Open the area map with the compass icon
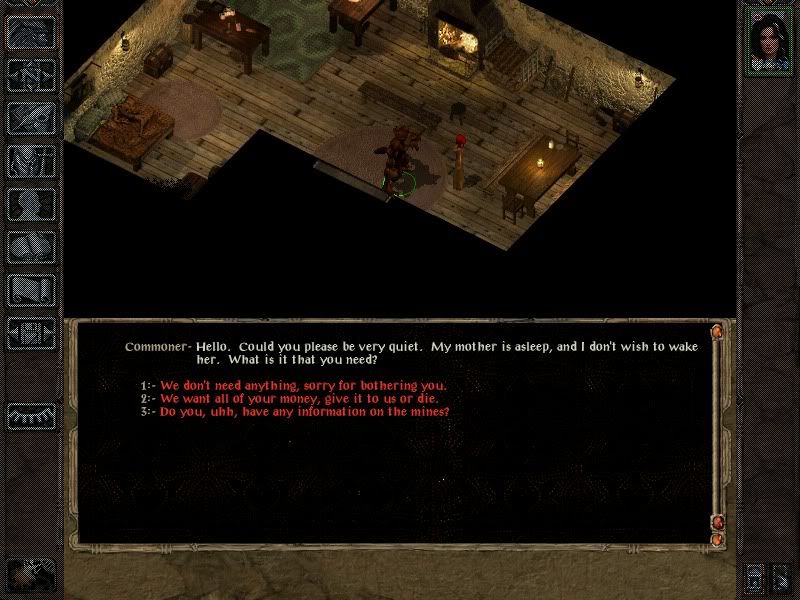The width and height of the screenshot is (800, 600). tap(30, 71)
